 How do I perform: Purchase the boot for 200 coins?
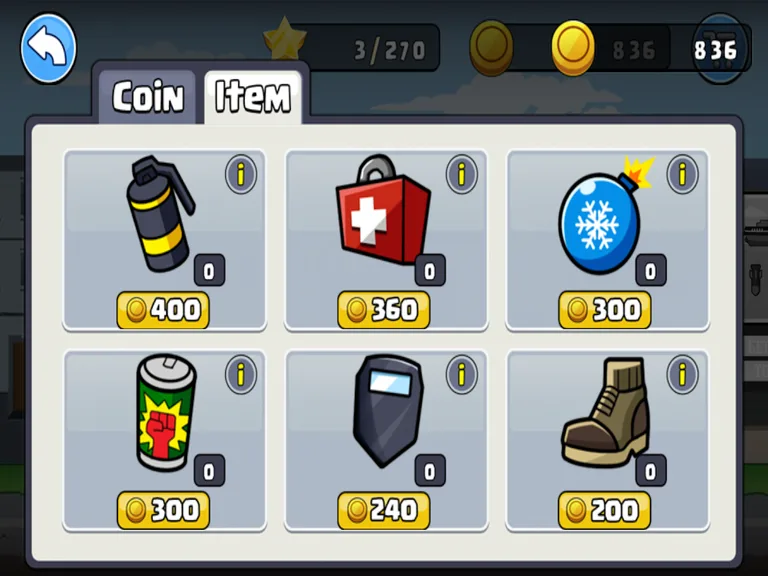point(605,510)
